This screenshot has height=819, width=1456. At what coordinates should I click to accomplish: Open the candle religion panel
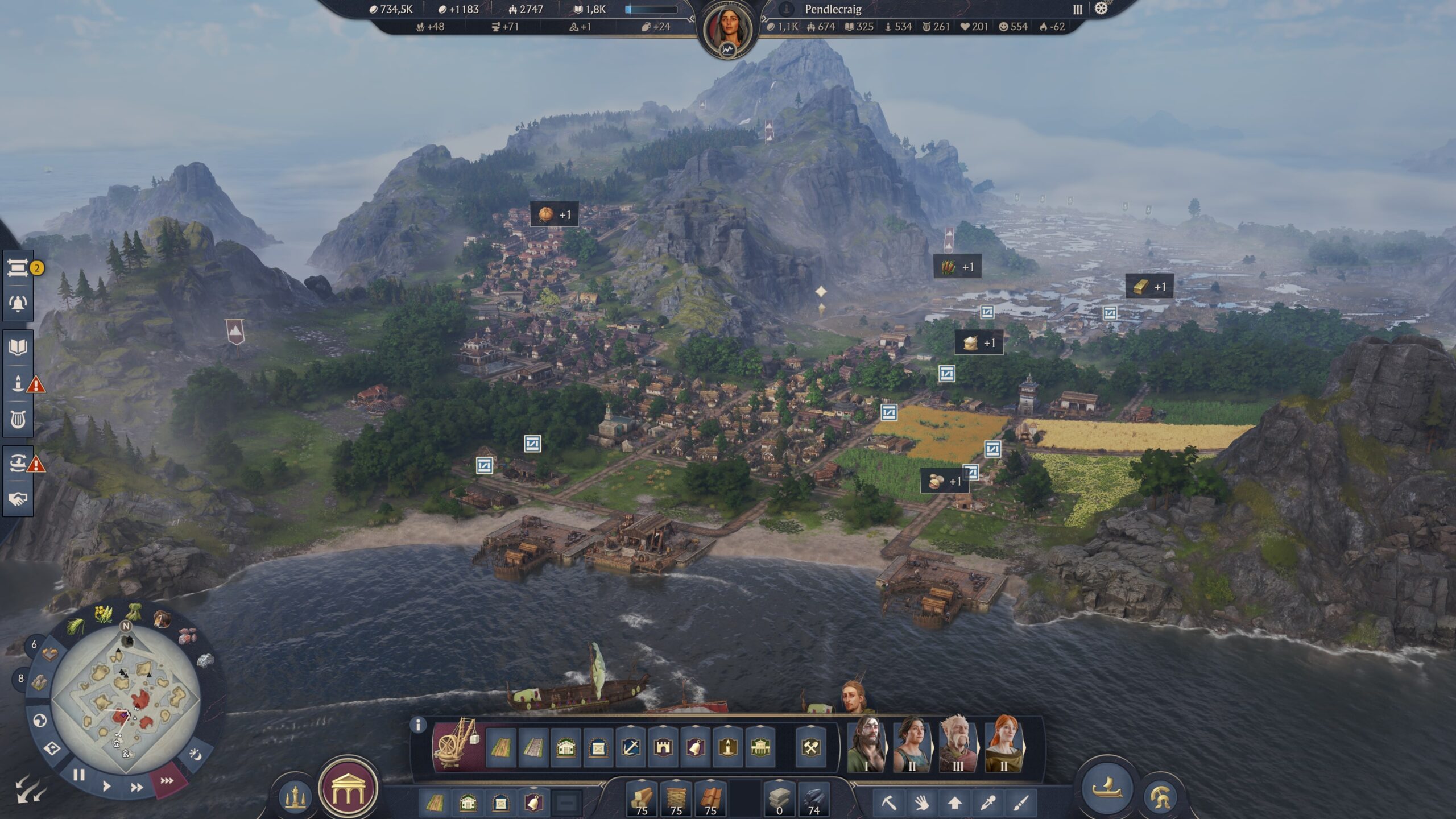point(18,384)
